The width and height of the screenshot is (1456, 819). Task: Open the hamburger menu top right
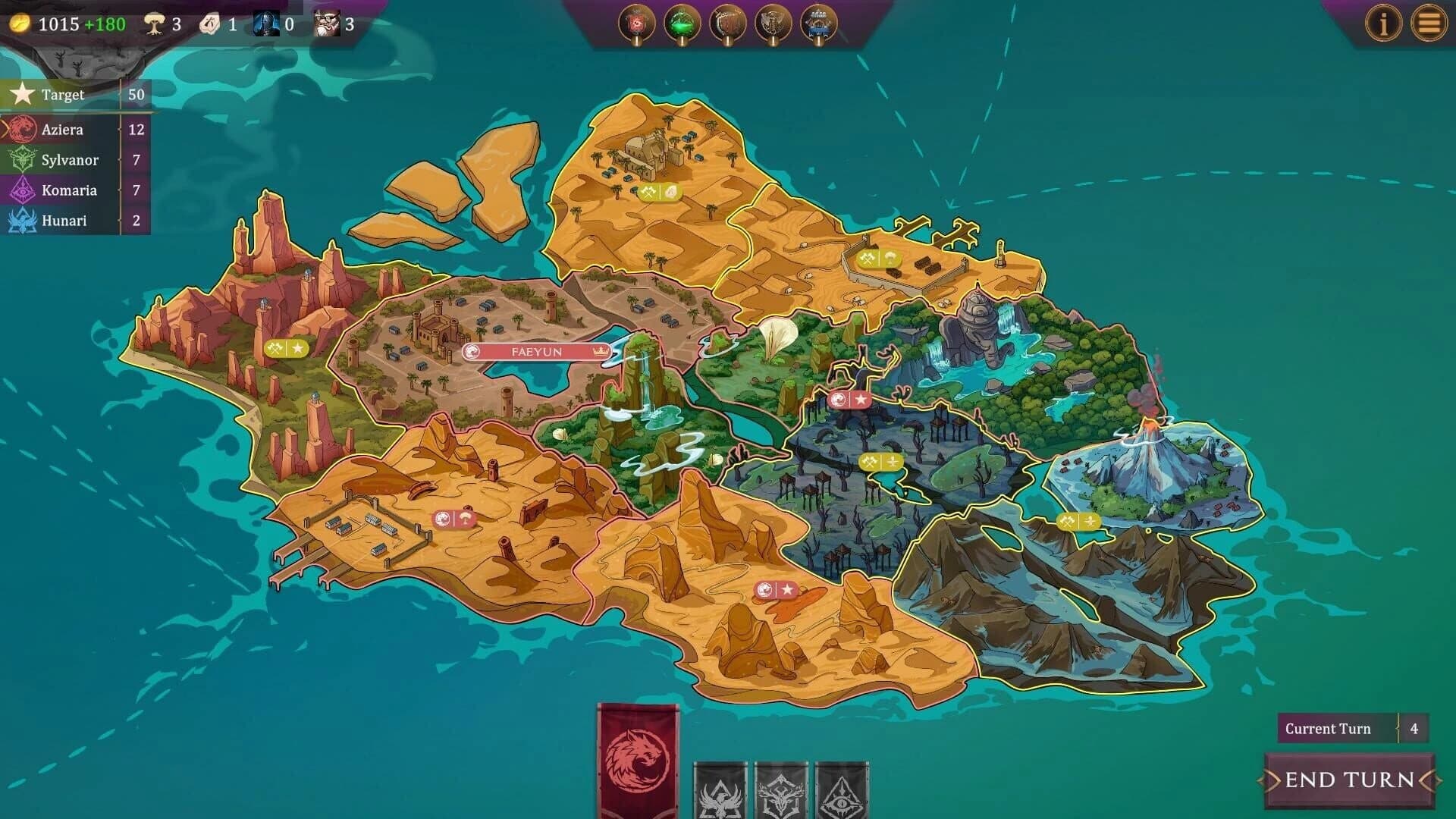1433,24
